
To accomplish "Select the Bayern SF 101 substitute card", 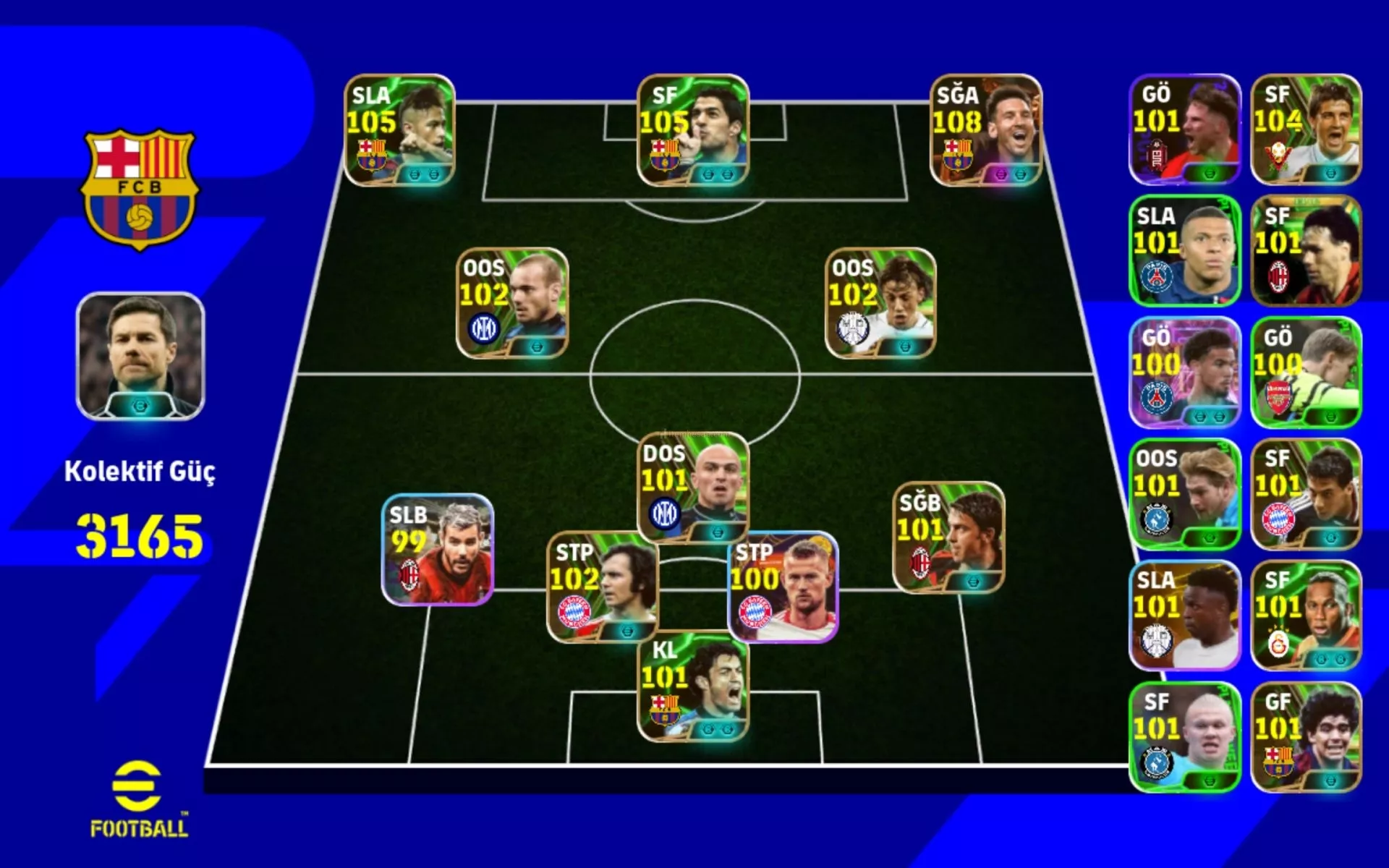I will (1306, 494).
